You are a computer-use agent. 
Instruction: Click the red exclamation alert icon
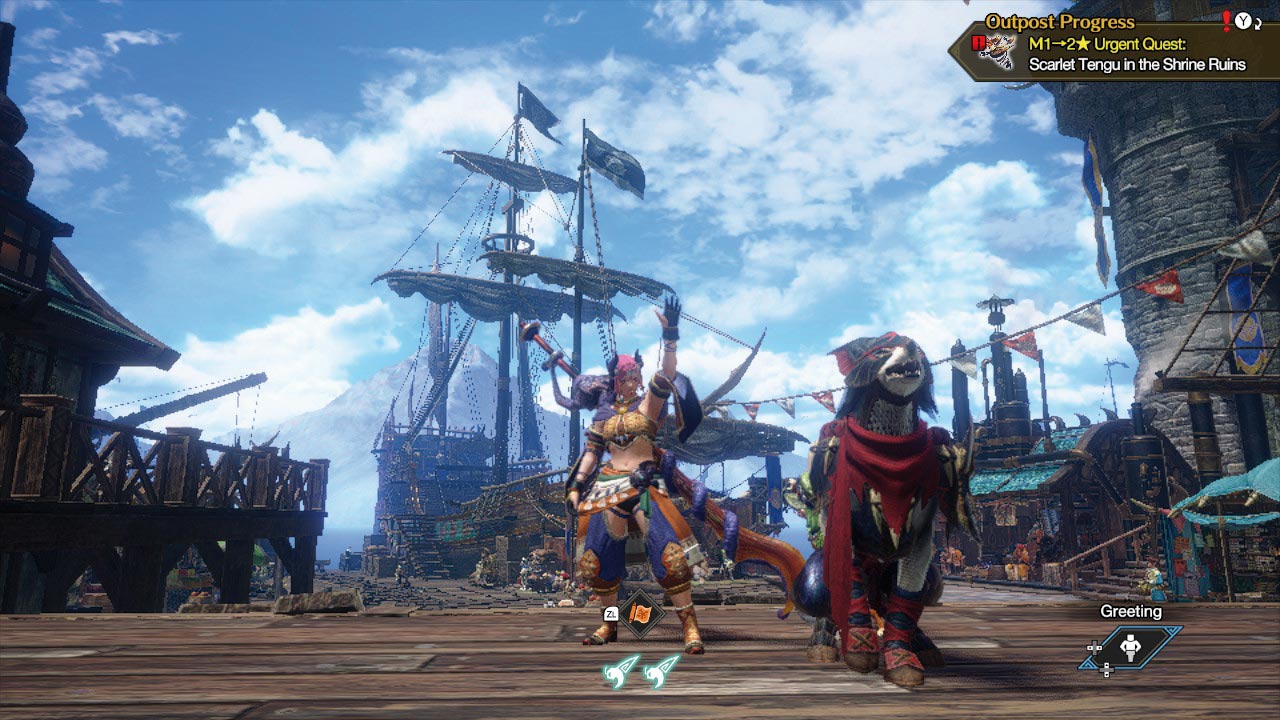pos(1226,19)
